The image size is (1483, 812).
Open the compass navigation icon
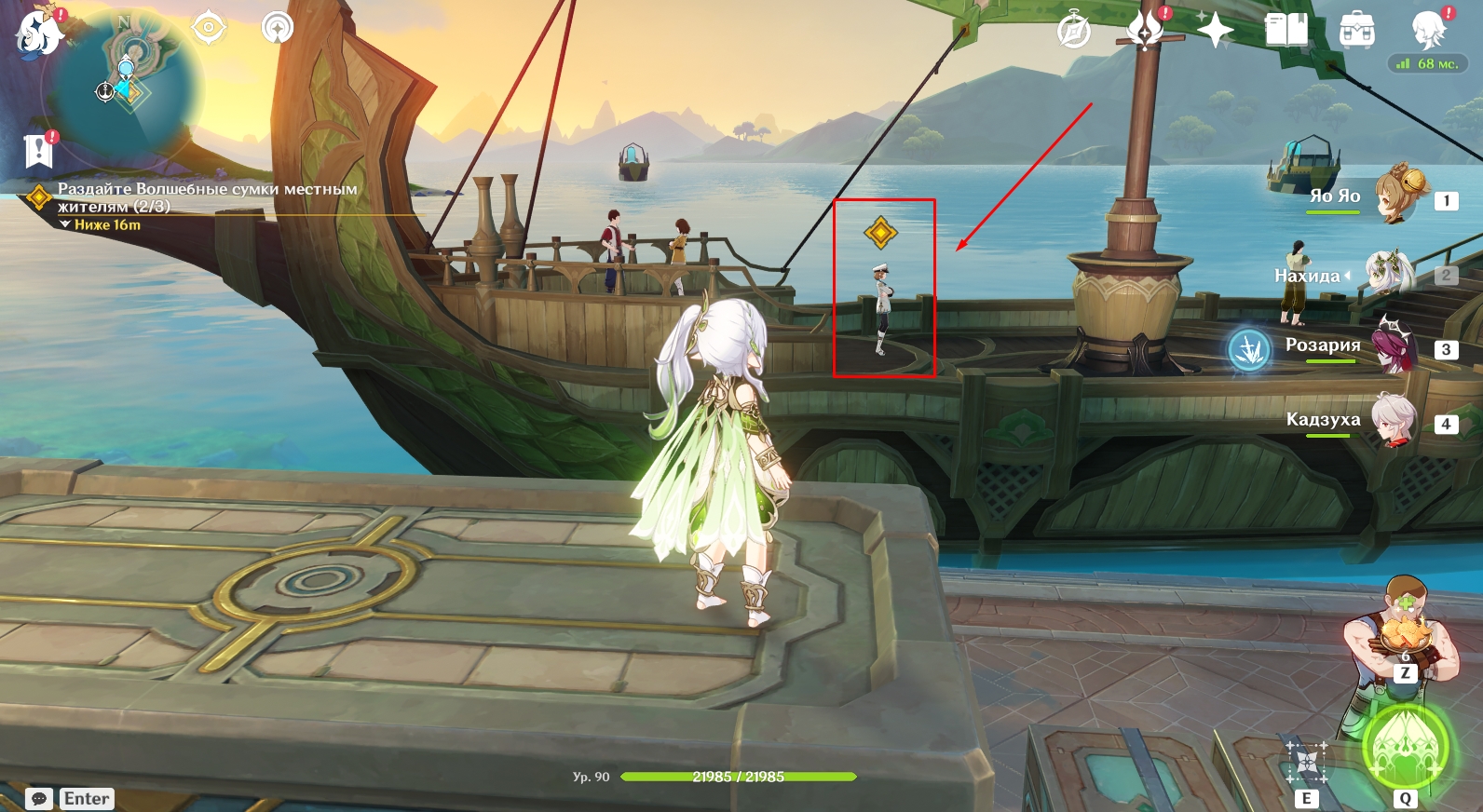click(1073, 31)
